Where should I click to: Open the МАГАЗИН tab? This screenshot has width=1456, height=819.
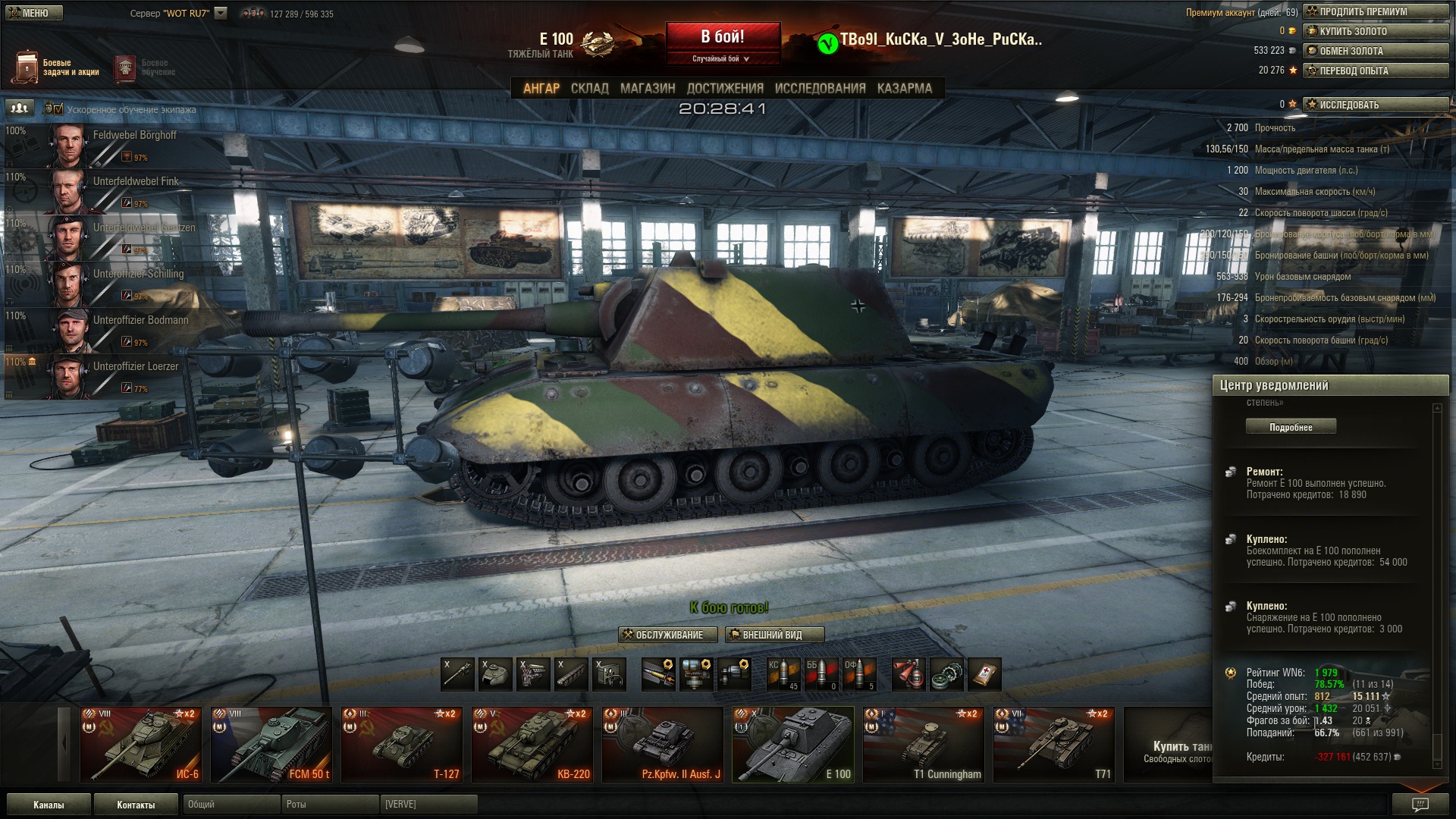(648, 89)
